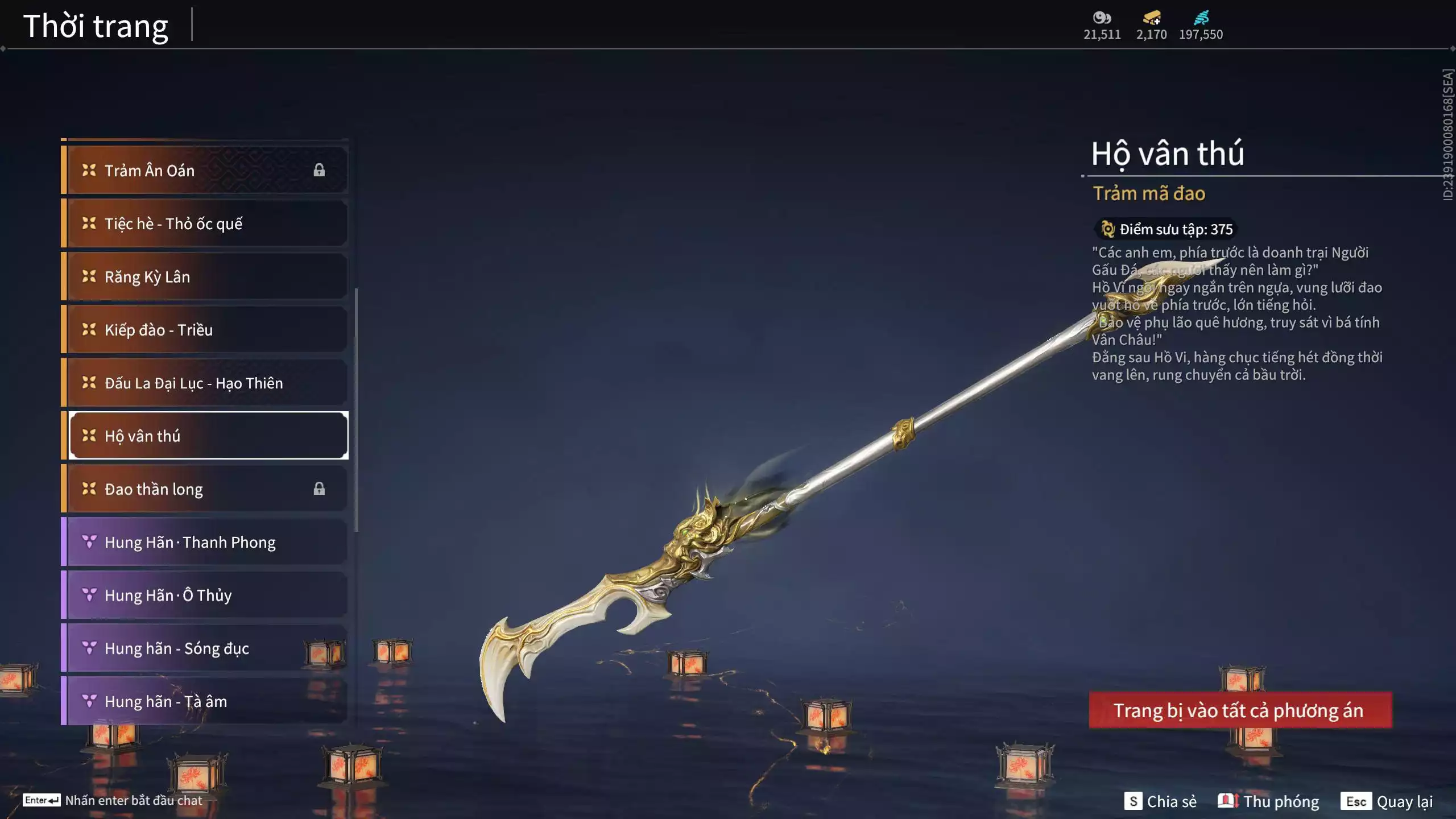This screenshot has height=819, width=1456.
Task: Choose Tiệc hè - Thỏ ốc quế
Action: point(205,224)
